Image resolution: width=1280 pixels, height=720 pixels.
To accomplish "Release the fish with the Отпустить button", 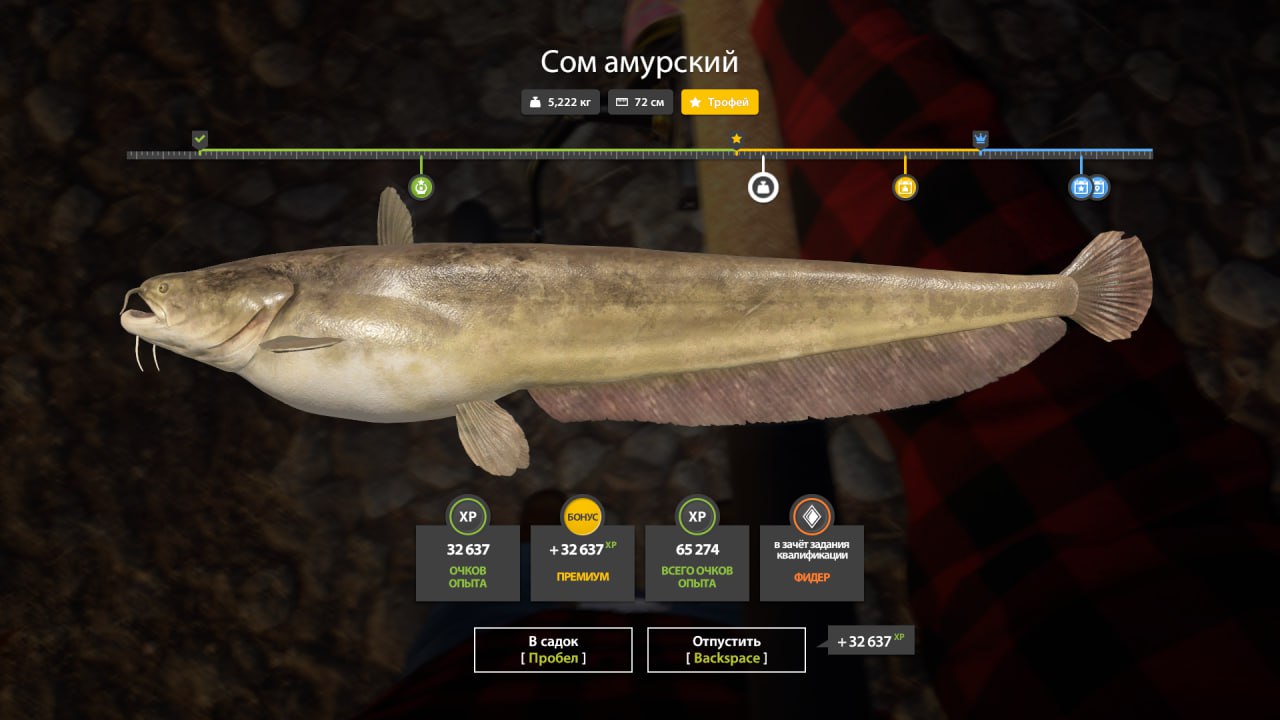I will [x=726, y=649].
